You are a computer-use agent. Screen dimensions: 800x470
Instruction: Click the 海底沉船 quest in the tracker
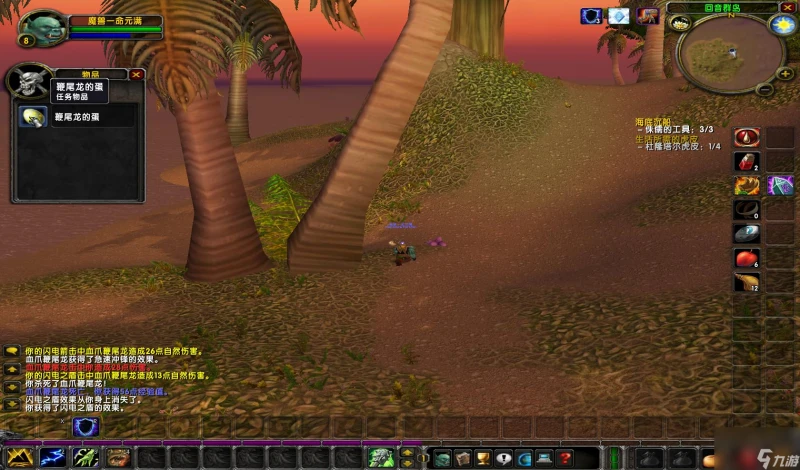point(655,121)
